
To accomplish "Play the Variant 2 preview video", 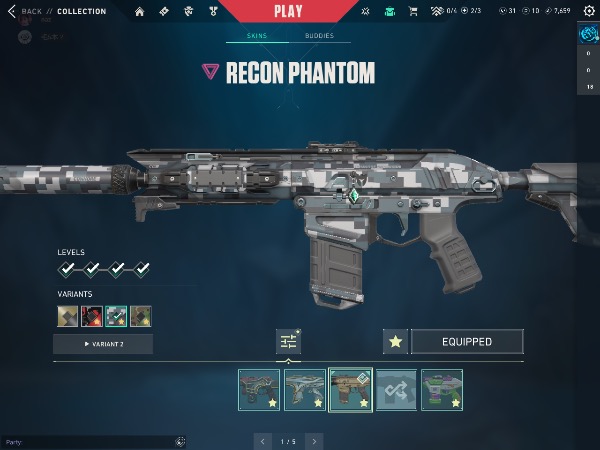I will pos(103,344).
